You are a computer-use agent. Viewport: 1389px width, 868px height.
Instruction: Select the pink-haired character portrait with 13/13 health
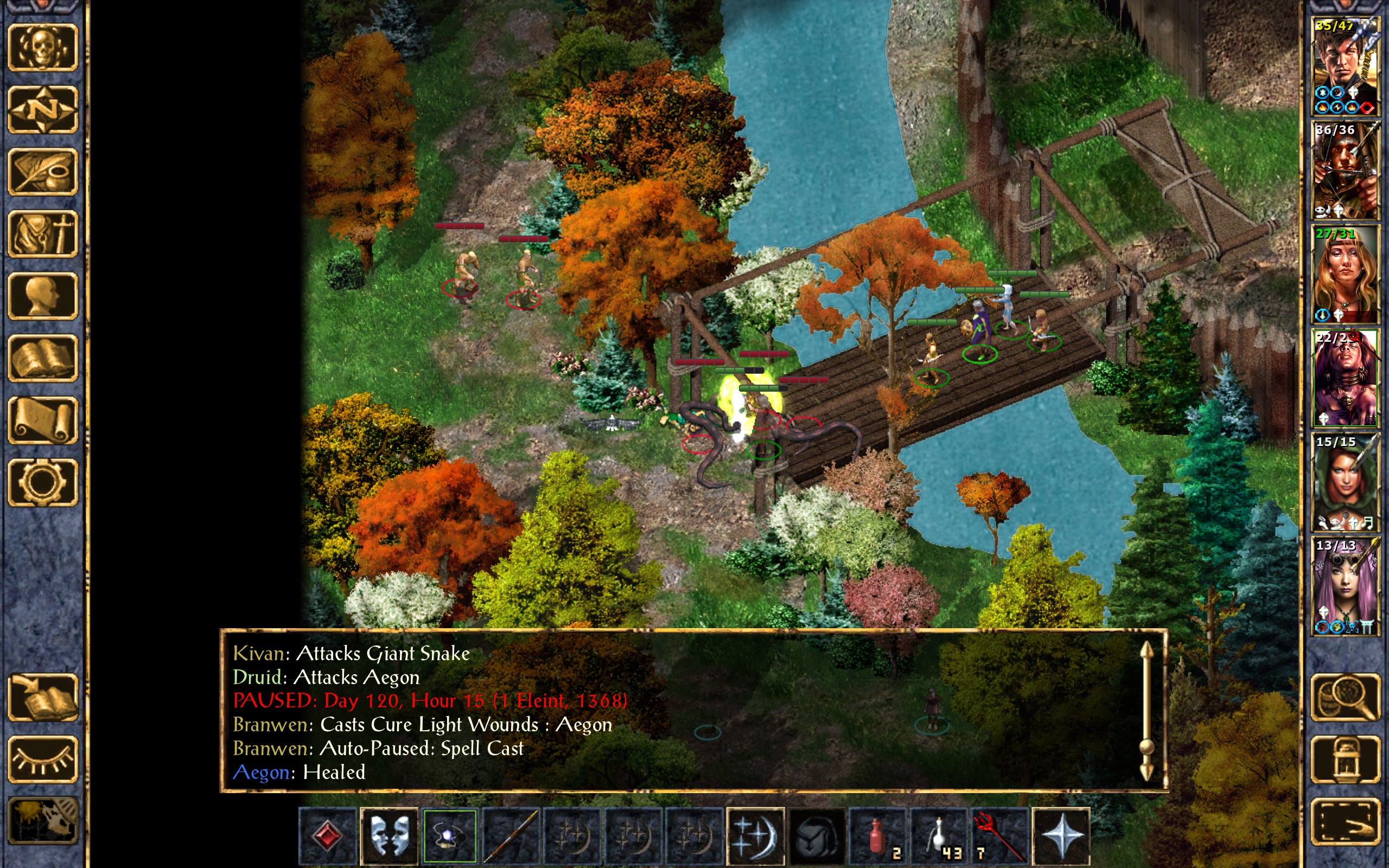point(1345,585)
